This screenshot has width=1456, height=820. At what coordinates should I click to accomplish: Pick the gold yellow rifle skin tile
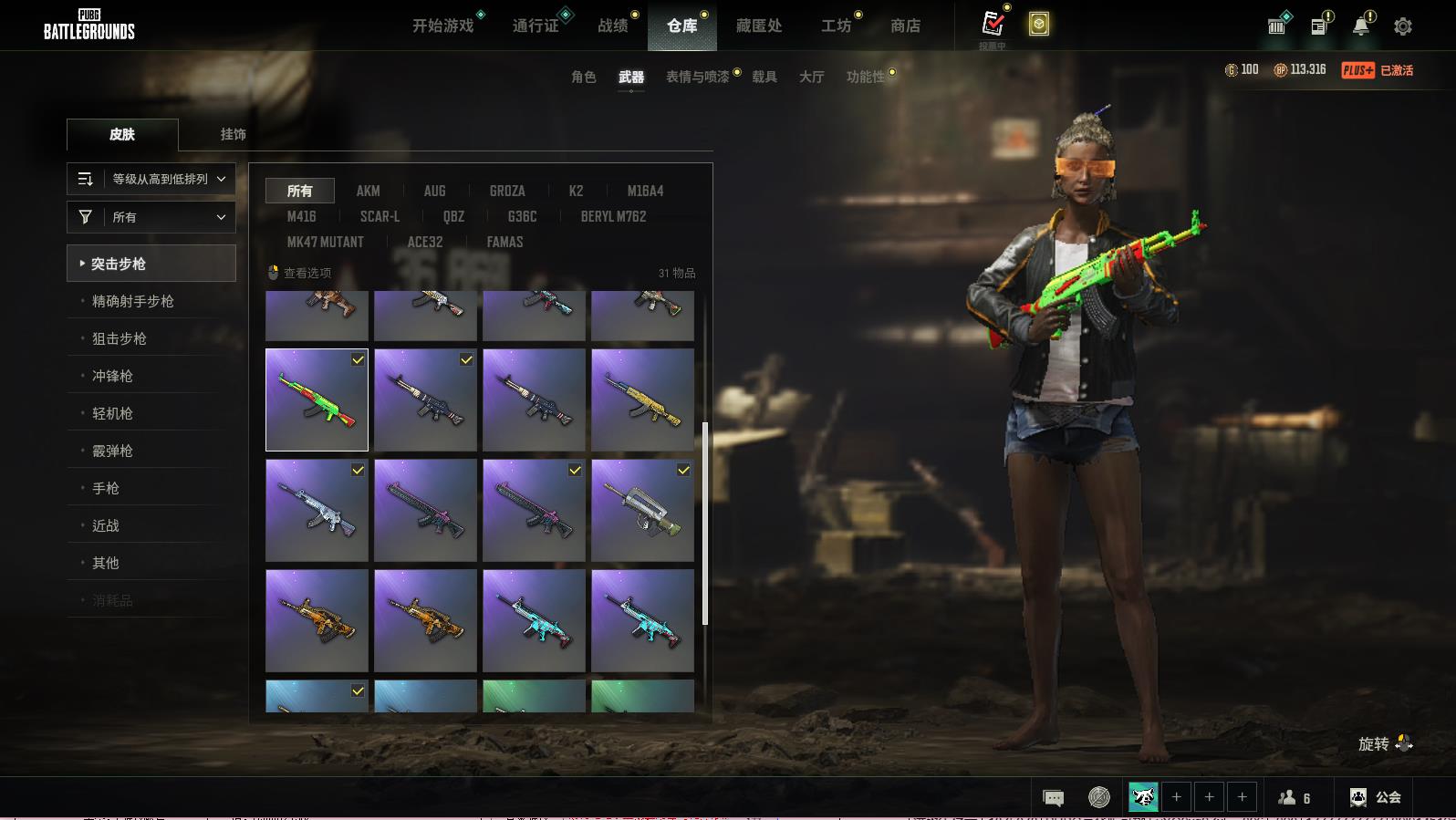[642, 400]
